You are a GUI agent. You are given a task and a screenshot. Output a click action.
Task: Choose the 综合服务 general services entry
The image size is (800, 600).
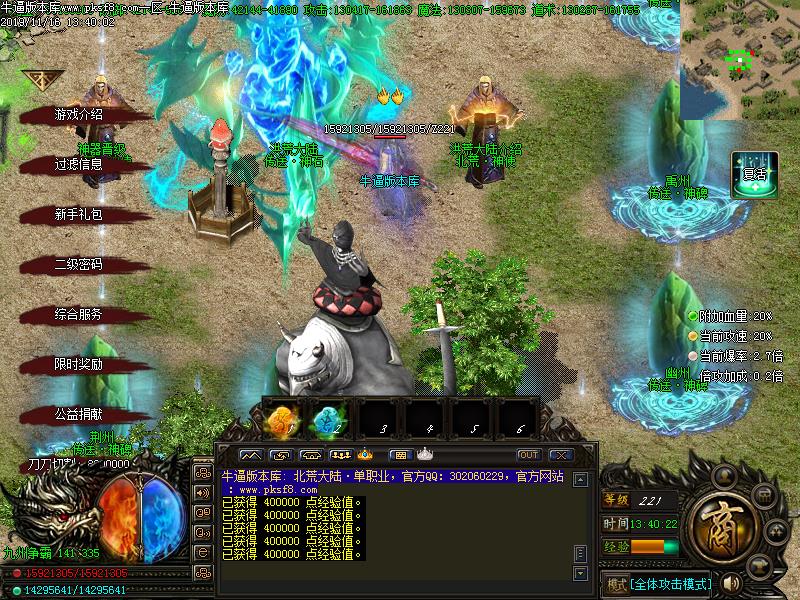coord(78,314)
